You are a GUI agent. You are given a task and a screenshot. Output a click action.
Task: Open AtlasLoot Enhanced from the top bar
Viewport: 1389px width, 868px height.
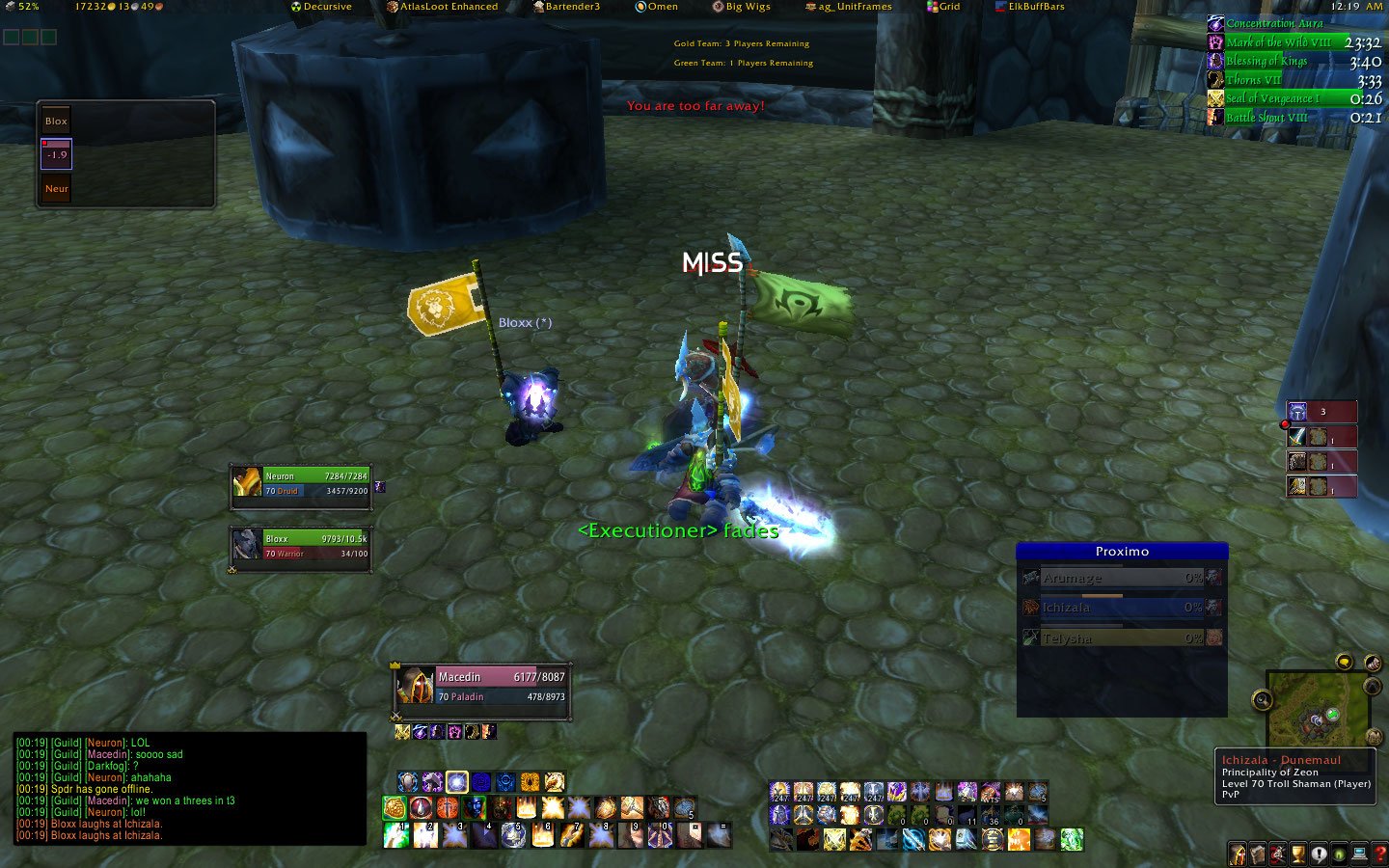click(x=443, y=7)
